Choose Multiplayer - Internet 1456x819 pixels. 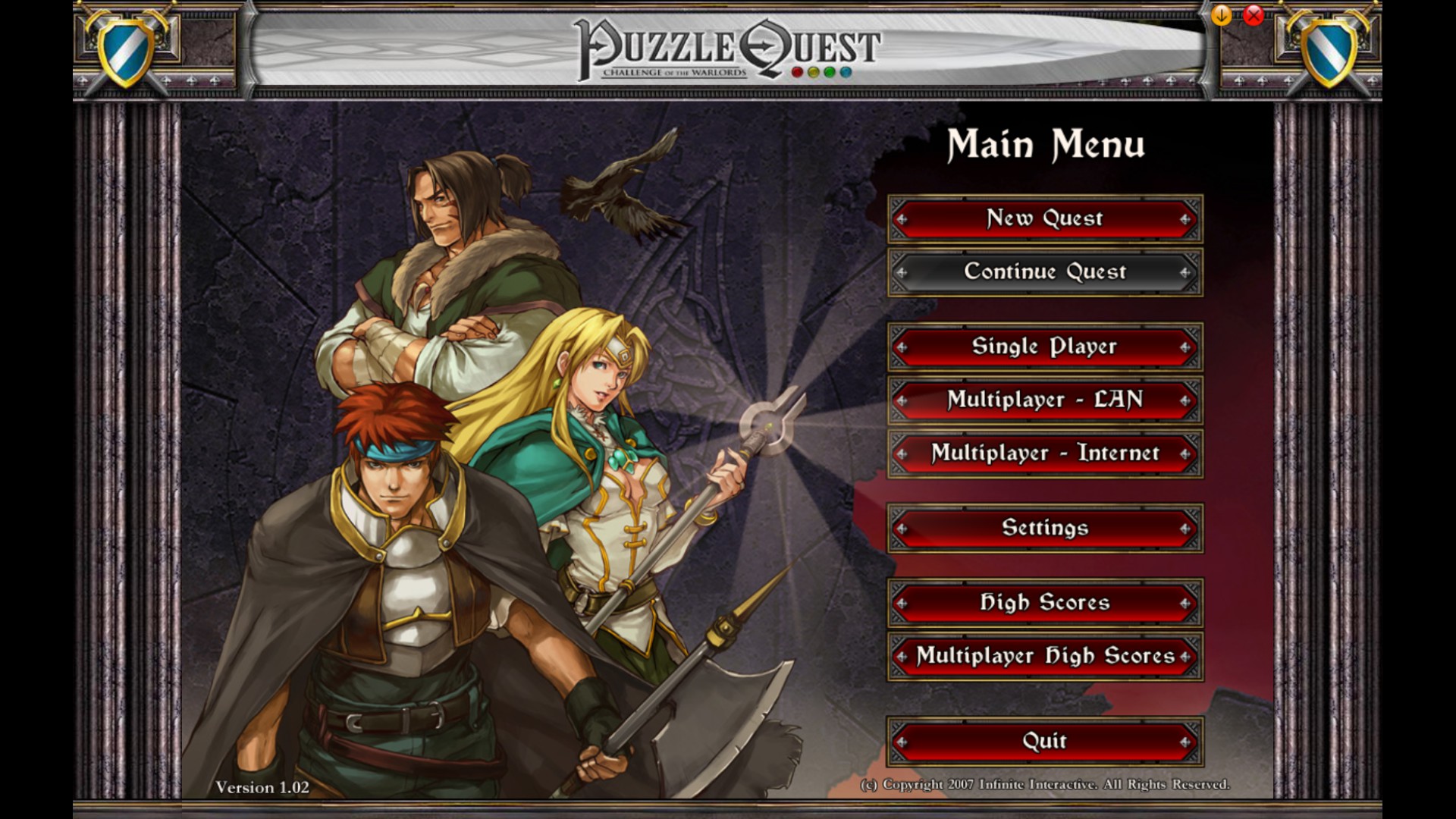(1044, 453)
